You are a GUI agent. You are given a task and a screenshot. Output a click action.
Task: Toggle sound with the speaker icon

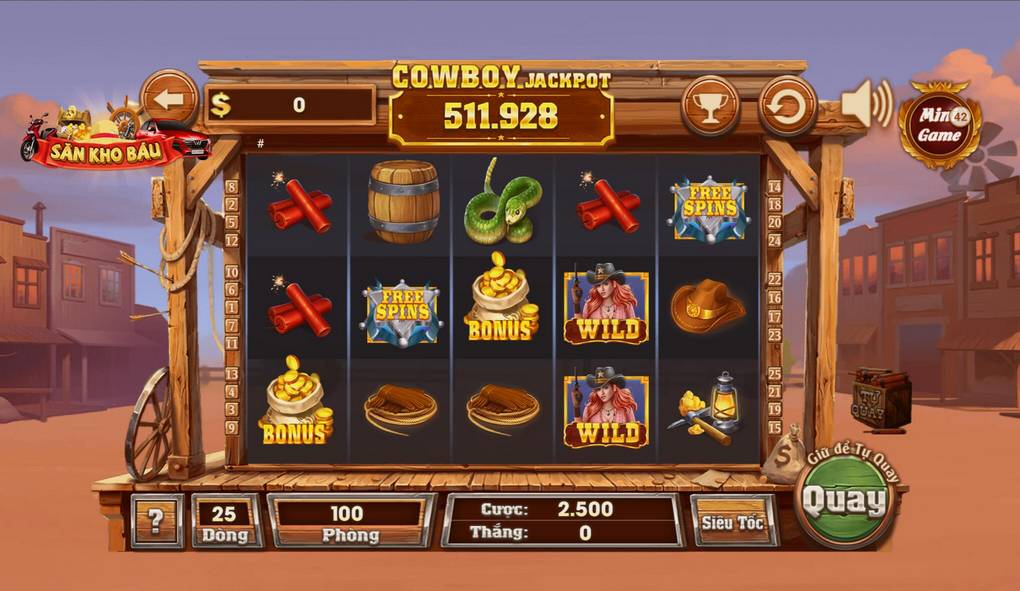[x=865, y=103]
